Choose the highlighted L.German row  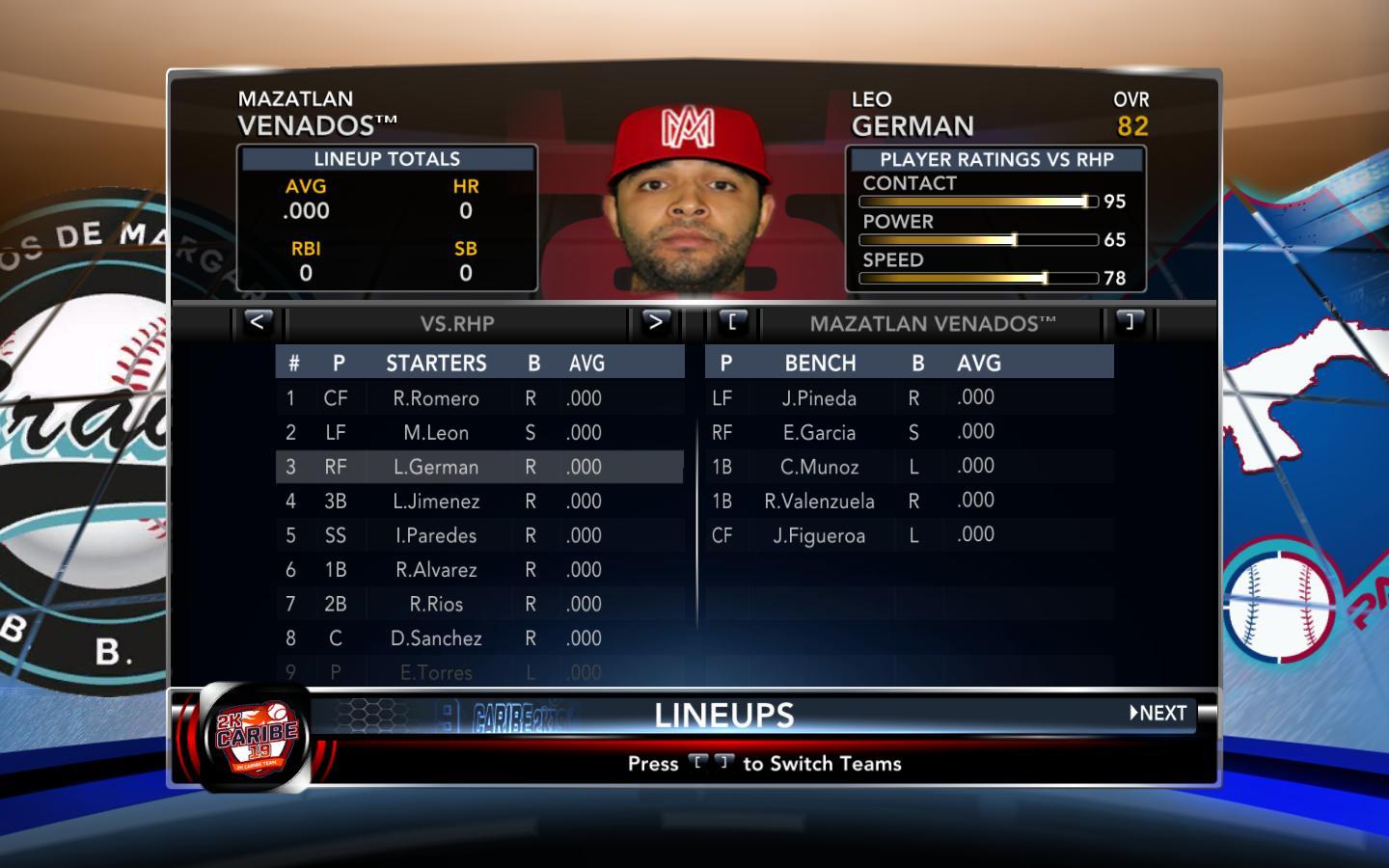pyautogui.click(x=436, y=467)
